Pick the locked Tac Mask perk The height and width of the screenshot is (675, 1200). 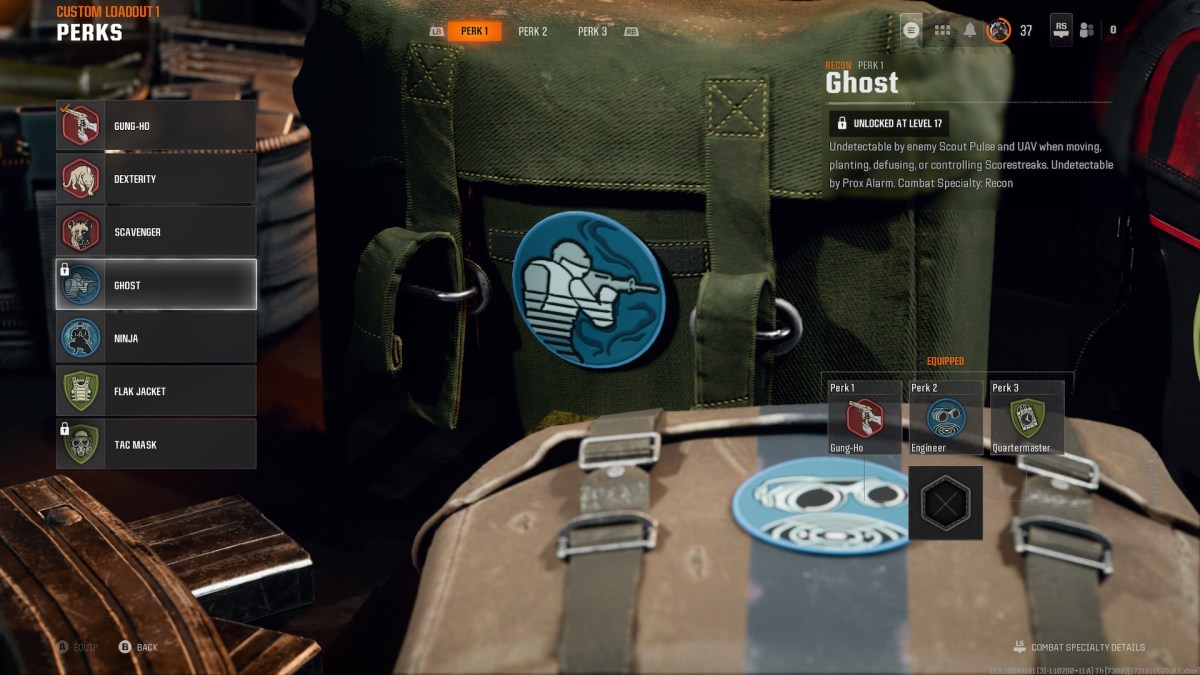pyautogui.click(x=156, y=444)
